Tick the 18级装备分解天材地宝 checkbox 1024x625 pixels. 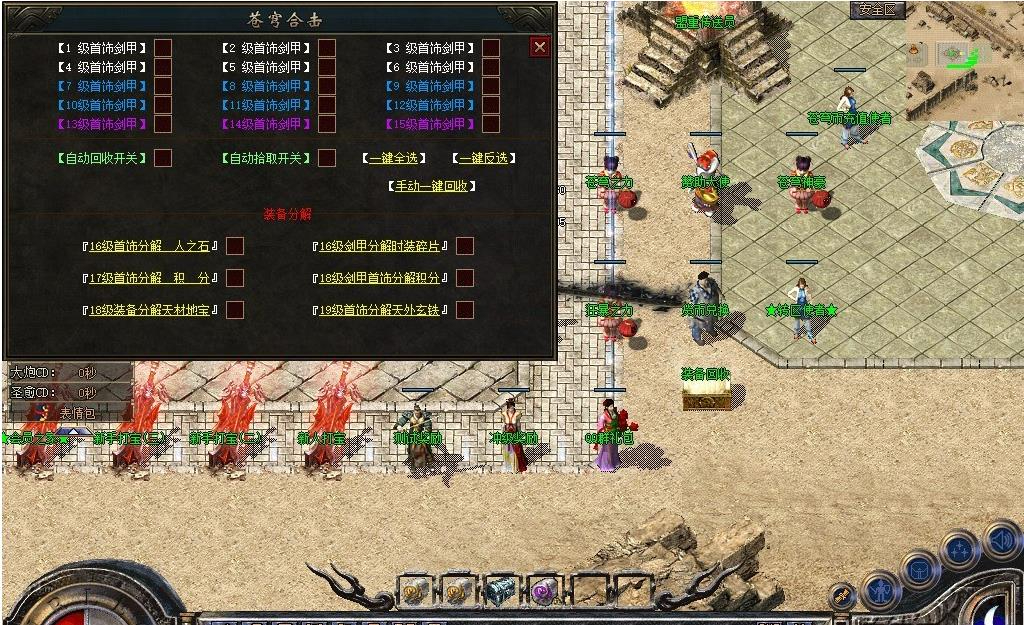tap(235, 310)
